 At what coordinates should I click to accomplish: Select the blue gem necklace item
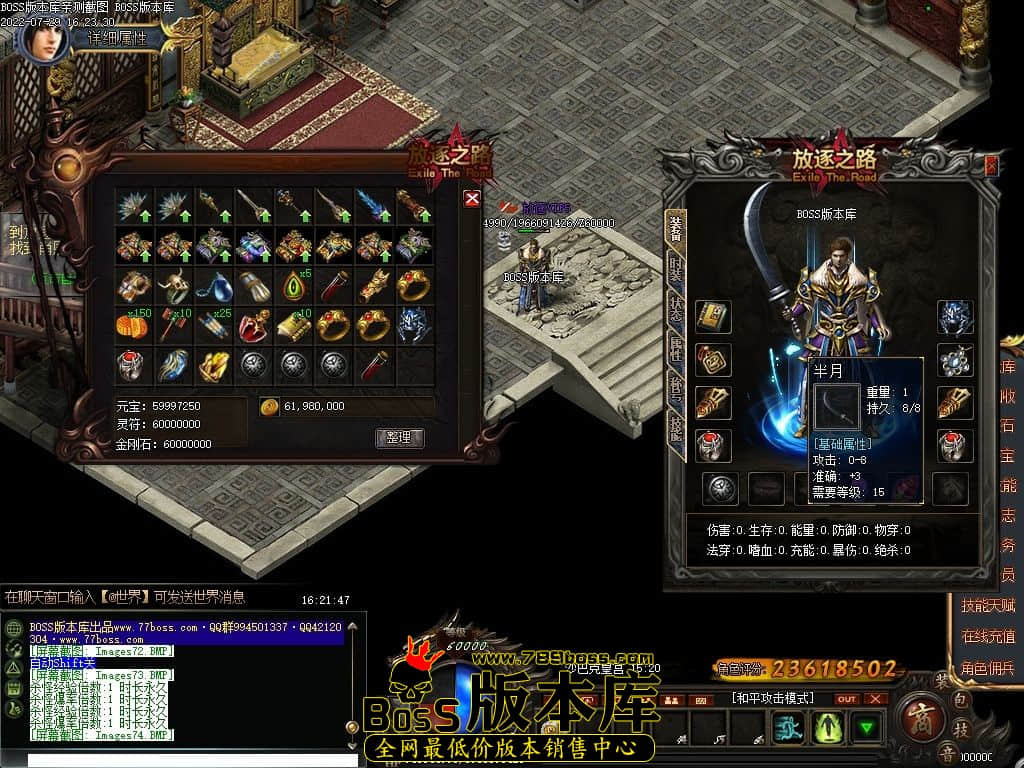[213, 286]
